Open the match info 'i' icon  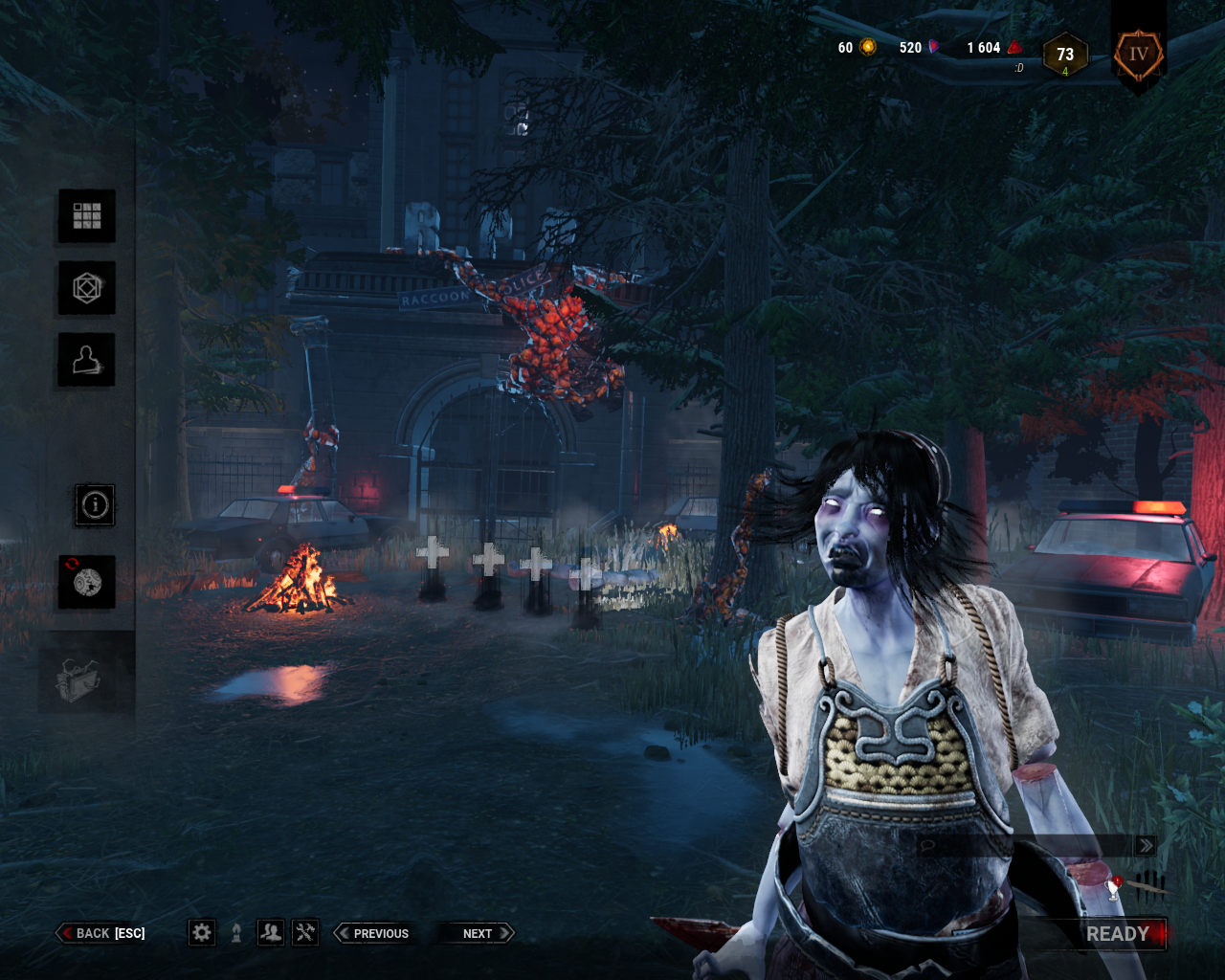94,504
